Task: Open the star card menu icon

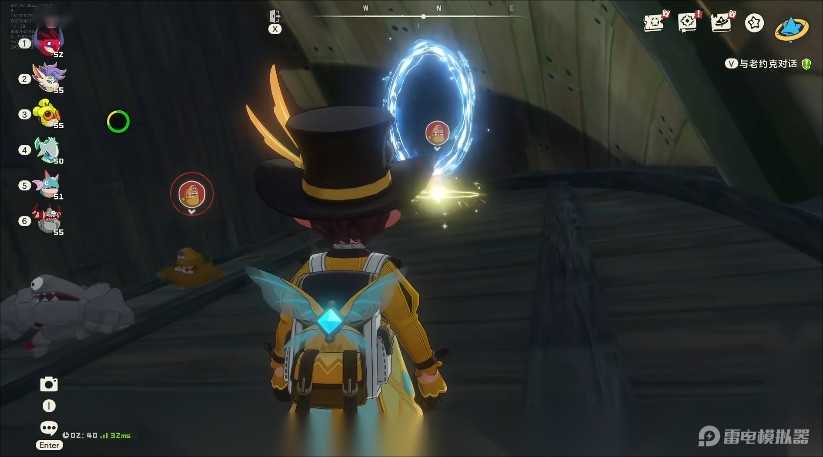Action: pyautogui.click(x=654, y=21)
